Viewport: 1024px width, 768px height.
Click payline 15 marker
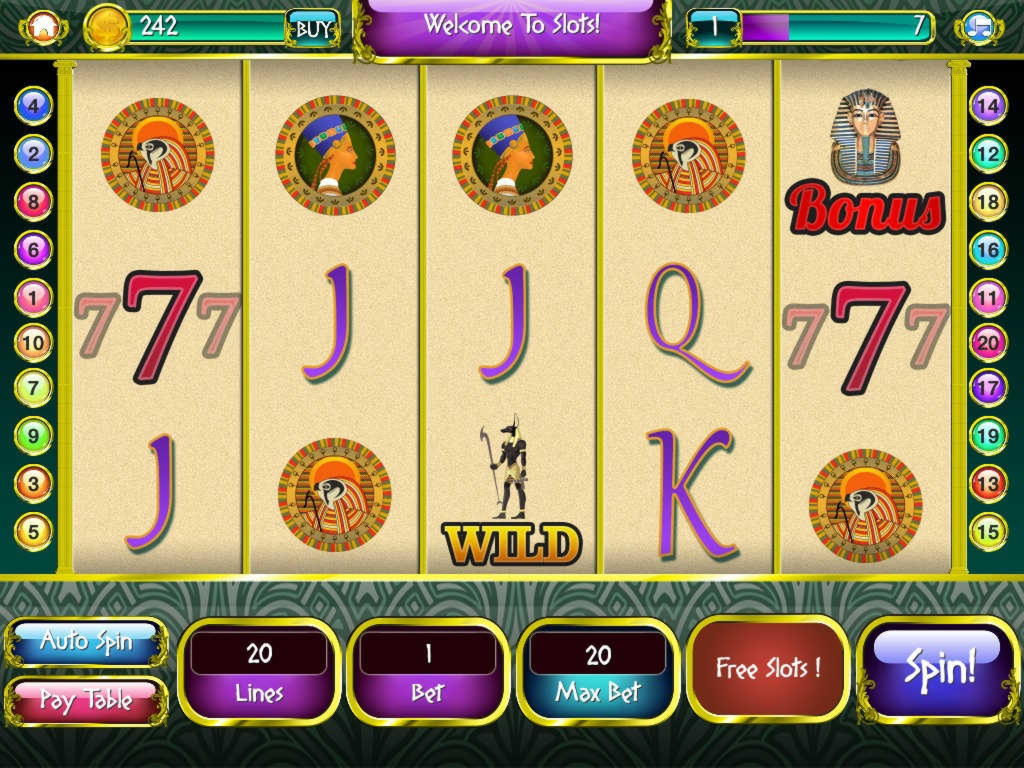[x=988, y=531]
